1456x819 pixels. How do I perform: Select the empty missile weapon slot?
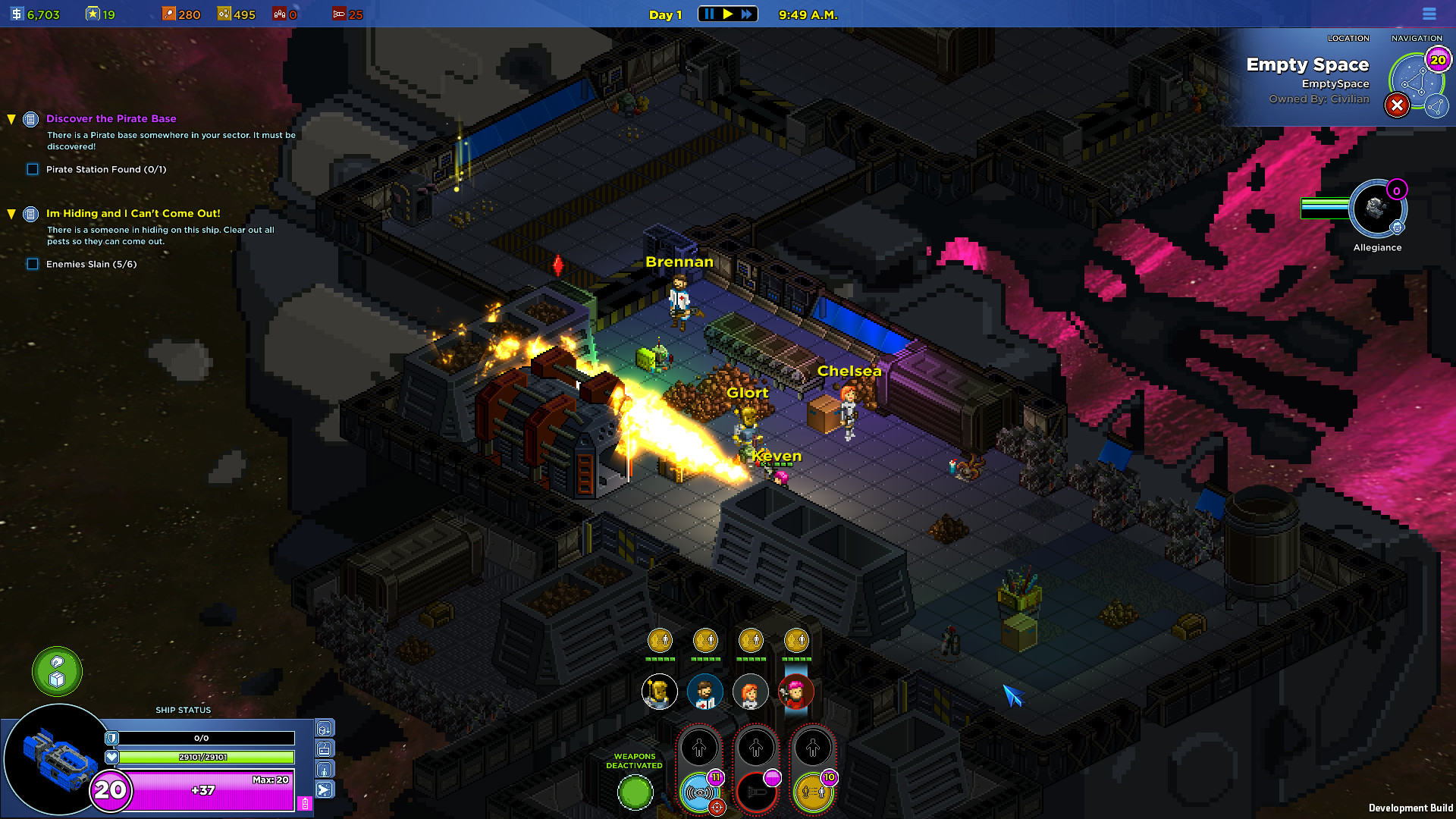[x=756, y=792]
